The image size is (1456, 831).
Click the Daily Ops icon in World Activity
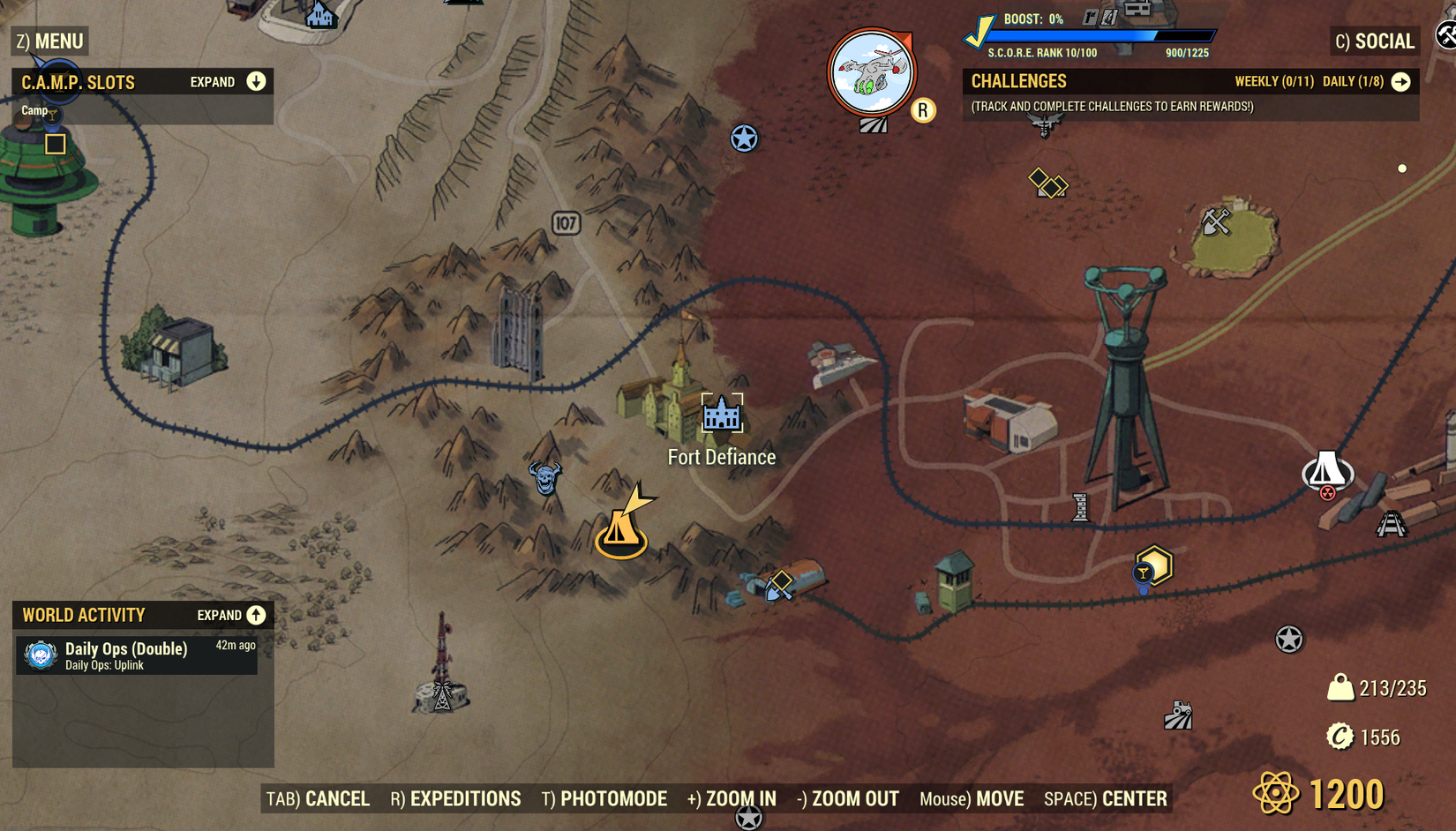[38, 656]
